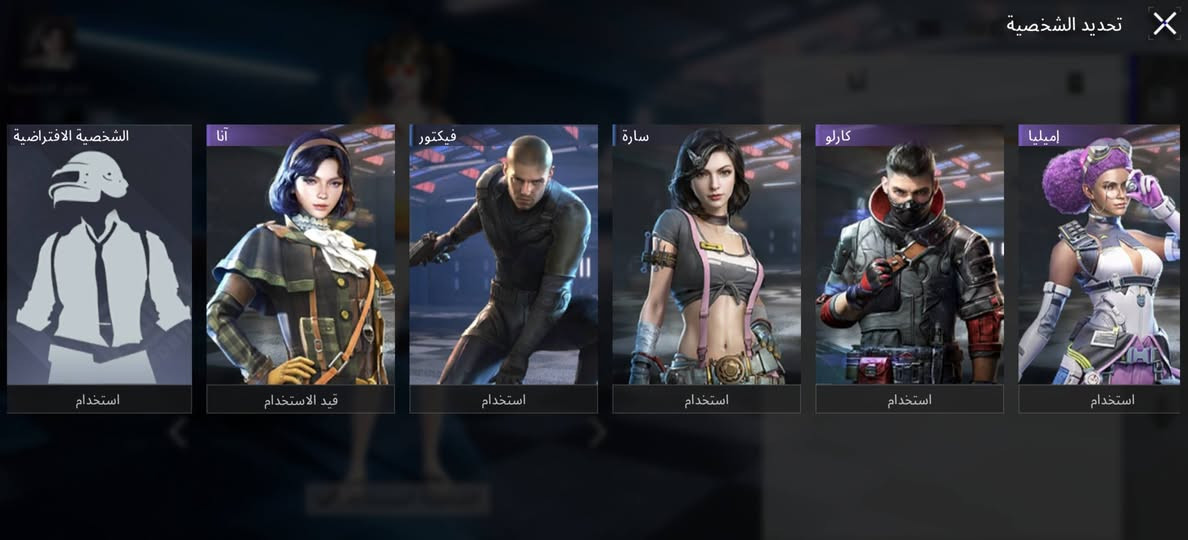
Task: Use Sara as the active character
Action: pyautogui.click(x=706, y=400)
